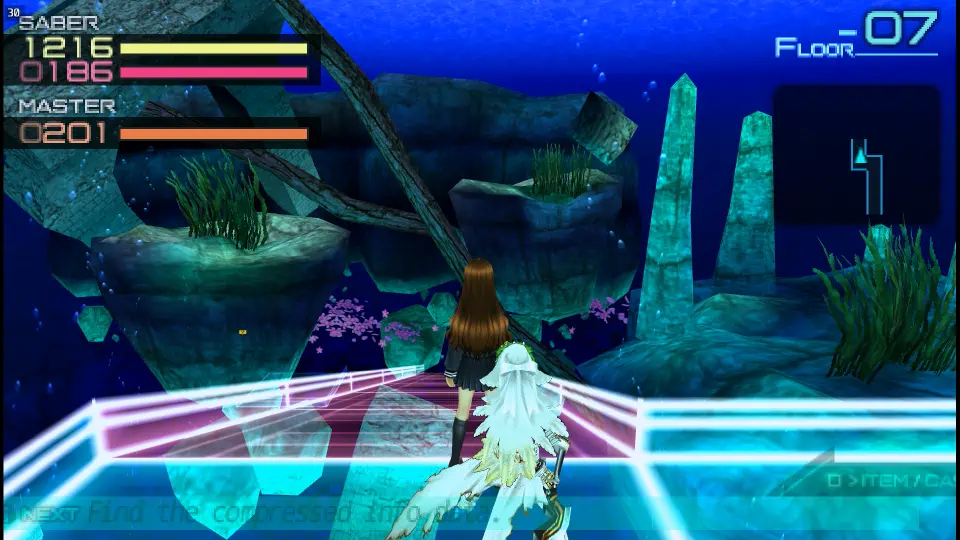Select the NEXT objective tracker bar
The width and height of the screenshot is (960, 540).
[x=460, y=513]
